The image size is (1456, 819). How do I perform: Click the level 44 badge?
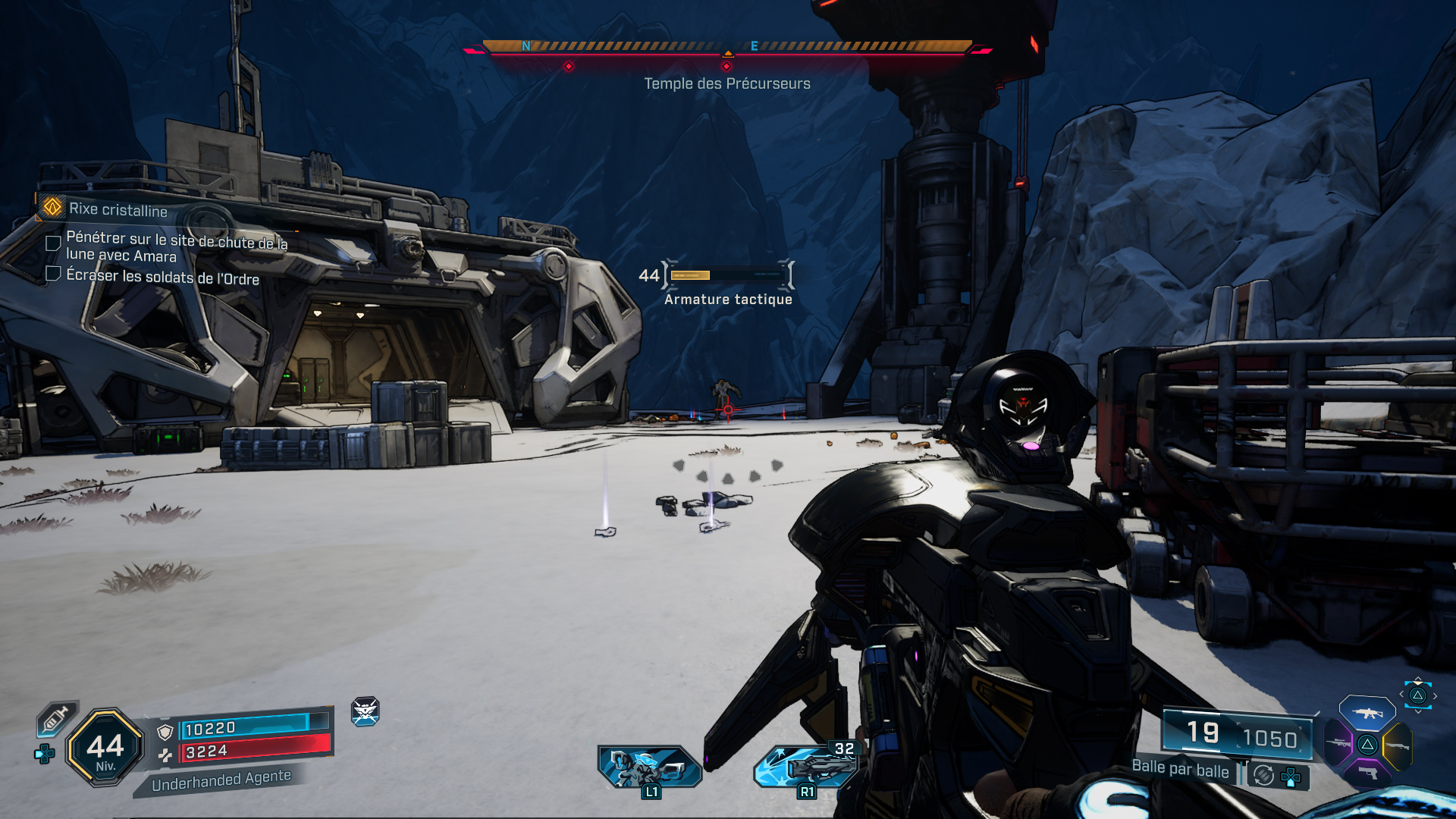(x=105, y=748)
